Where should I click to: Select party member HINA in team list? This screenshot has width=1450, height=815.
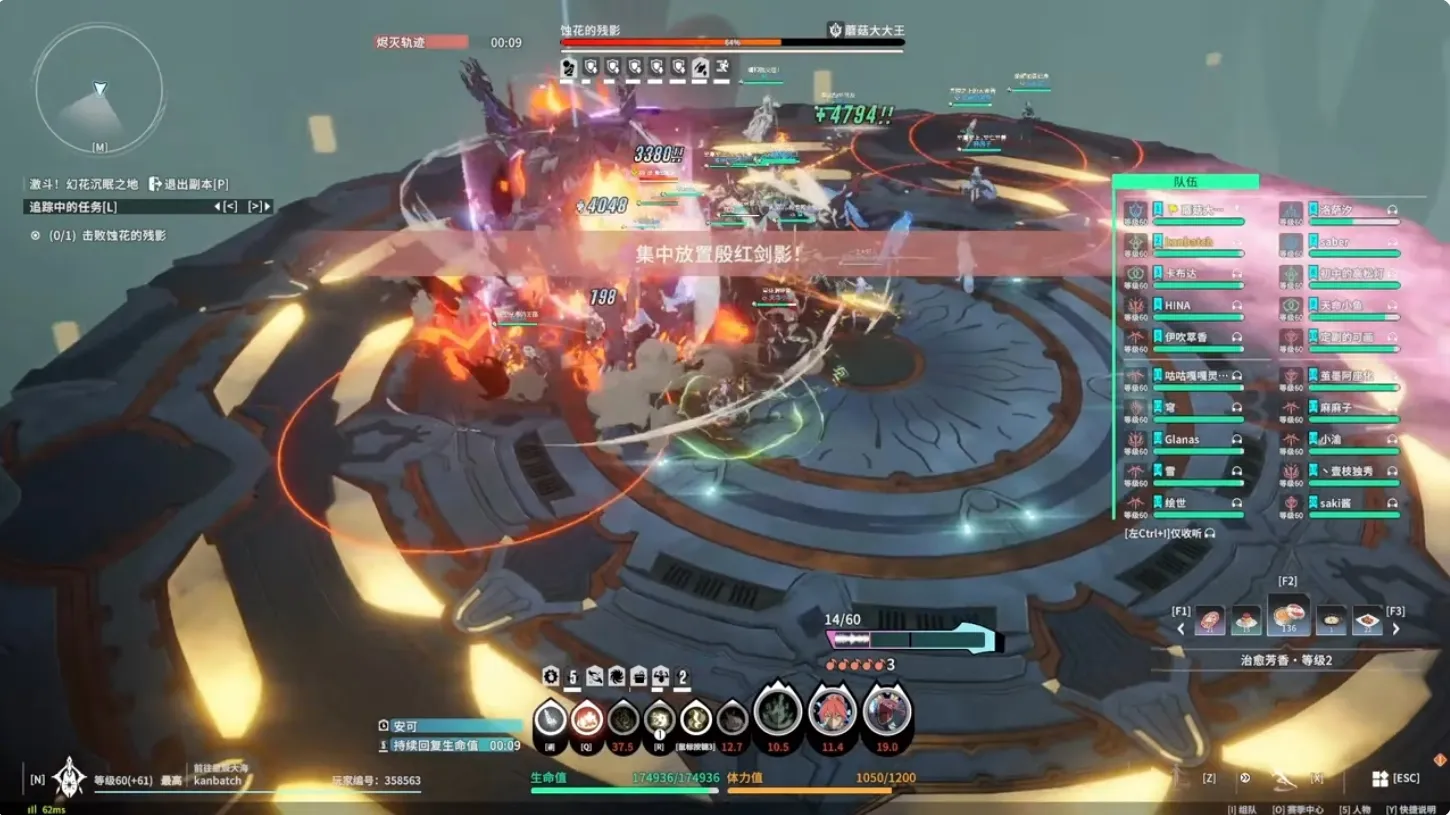pos(1177,306)
